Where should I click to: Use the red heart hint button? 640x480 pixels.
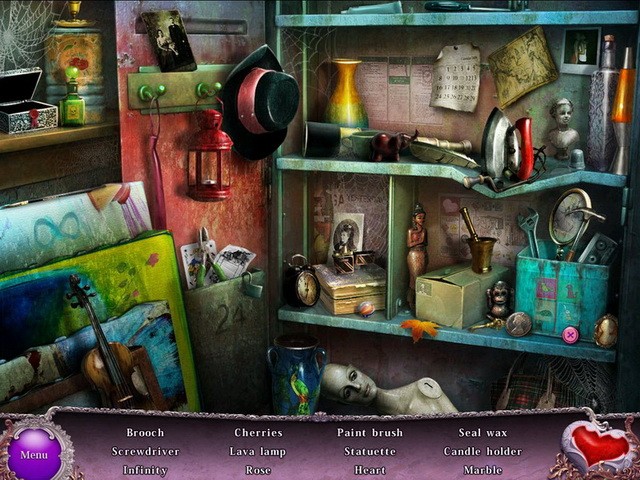pyautogui.click(x=598, y=445)
